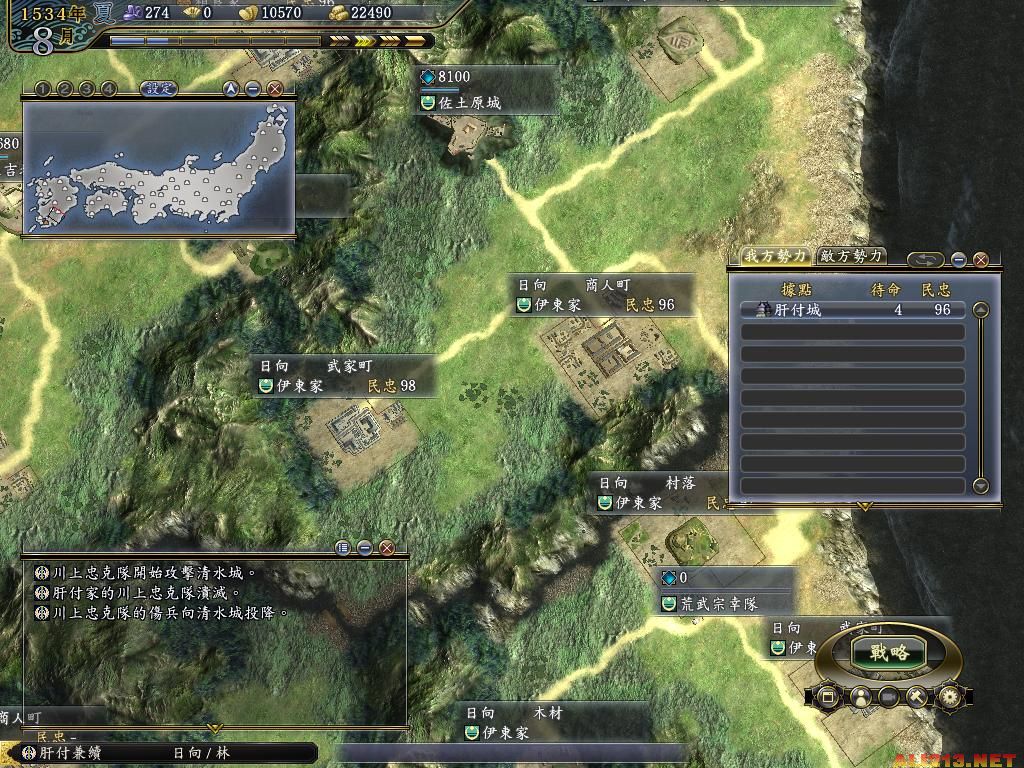Click the window icon below 戰略

pos(827,696)
